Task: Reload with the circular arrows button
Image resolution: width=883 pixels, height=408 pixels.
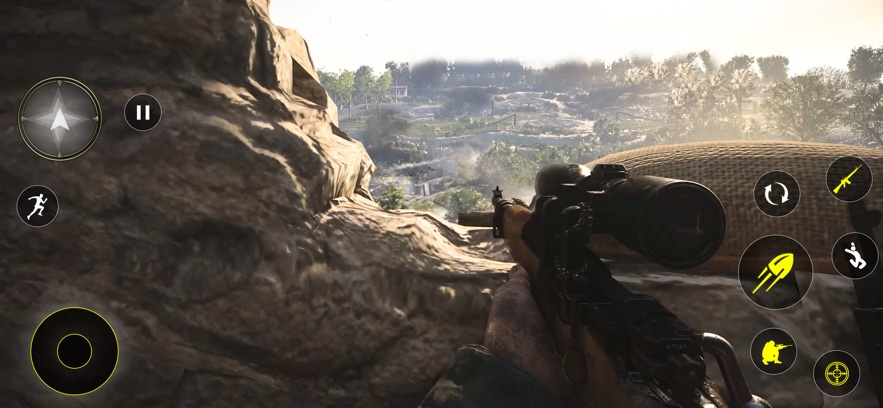Action: 776,193
